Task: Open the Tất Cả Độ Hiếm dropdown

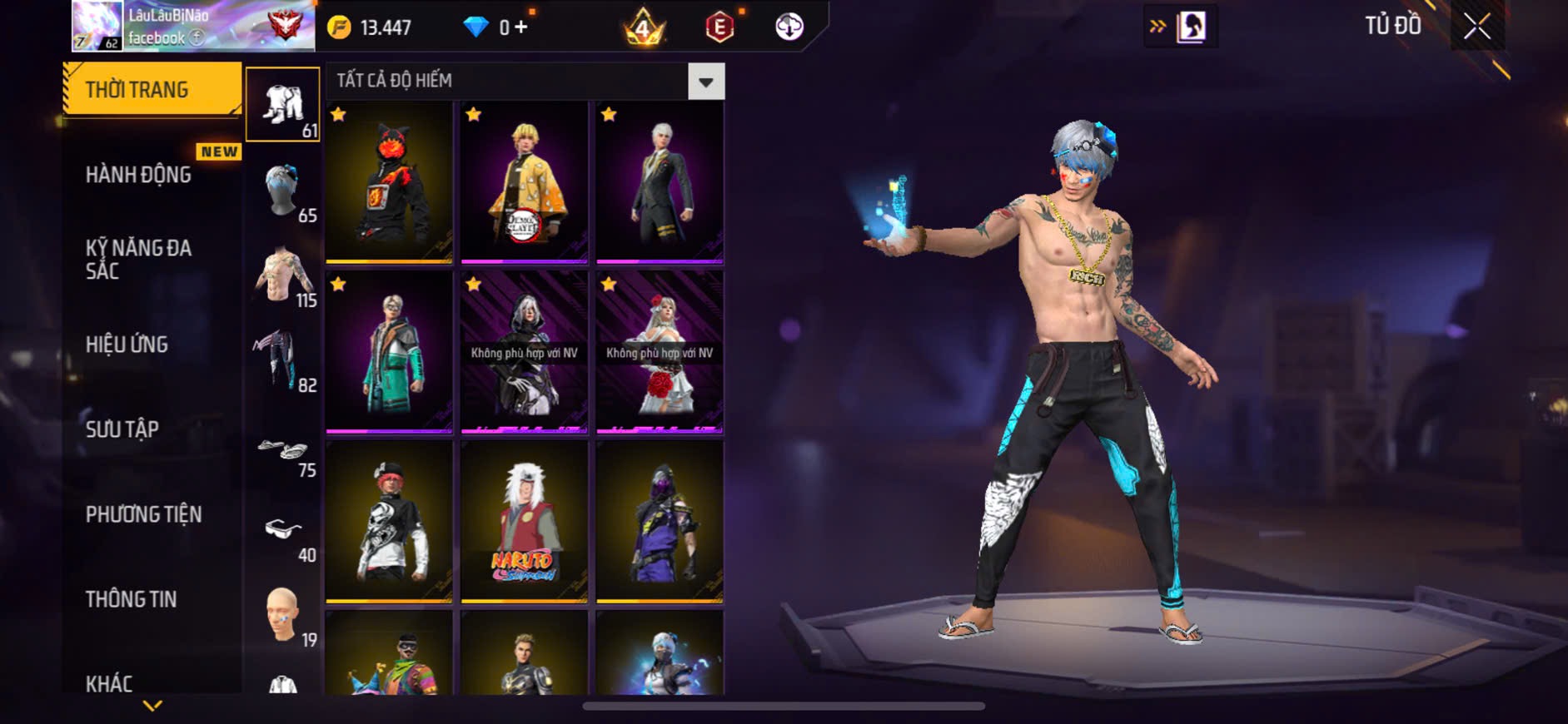Action: 705,82
